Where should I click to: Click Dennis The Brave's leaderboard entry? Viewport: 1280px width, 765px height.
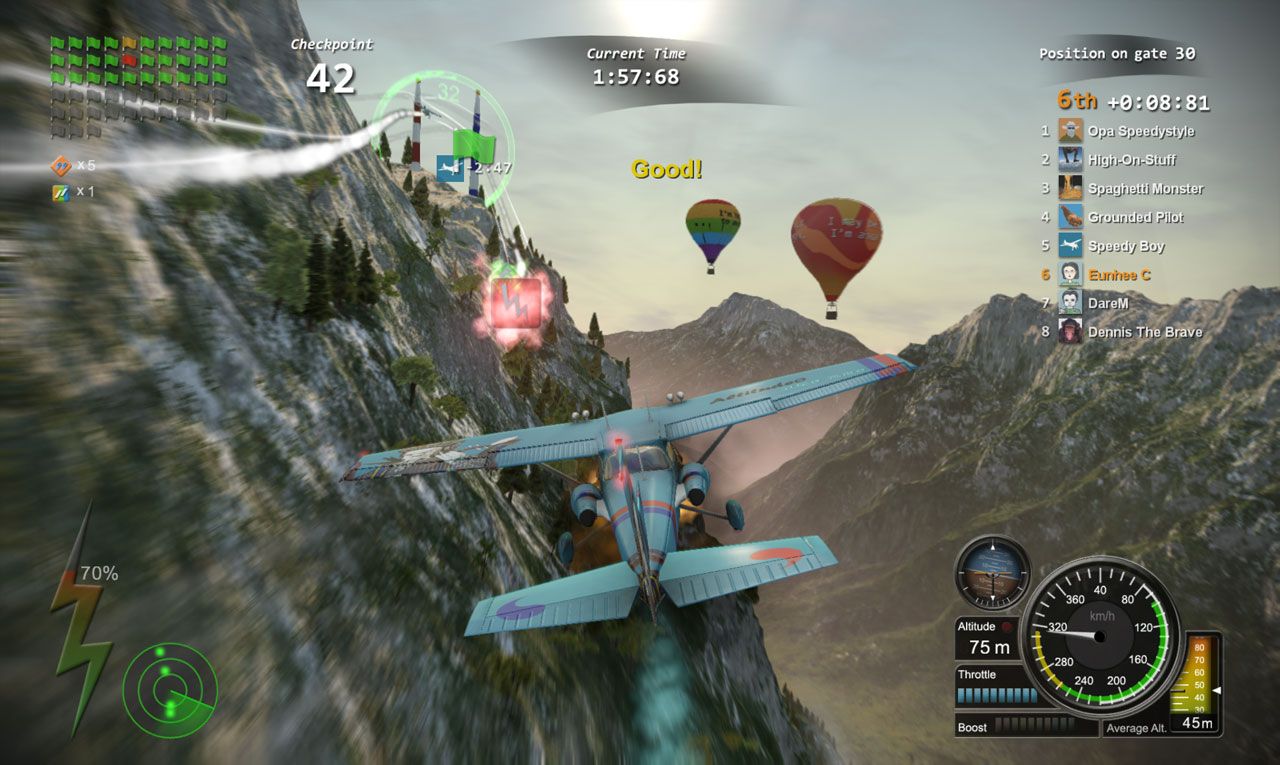pyautogui.click(x=1144, y=331)
